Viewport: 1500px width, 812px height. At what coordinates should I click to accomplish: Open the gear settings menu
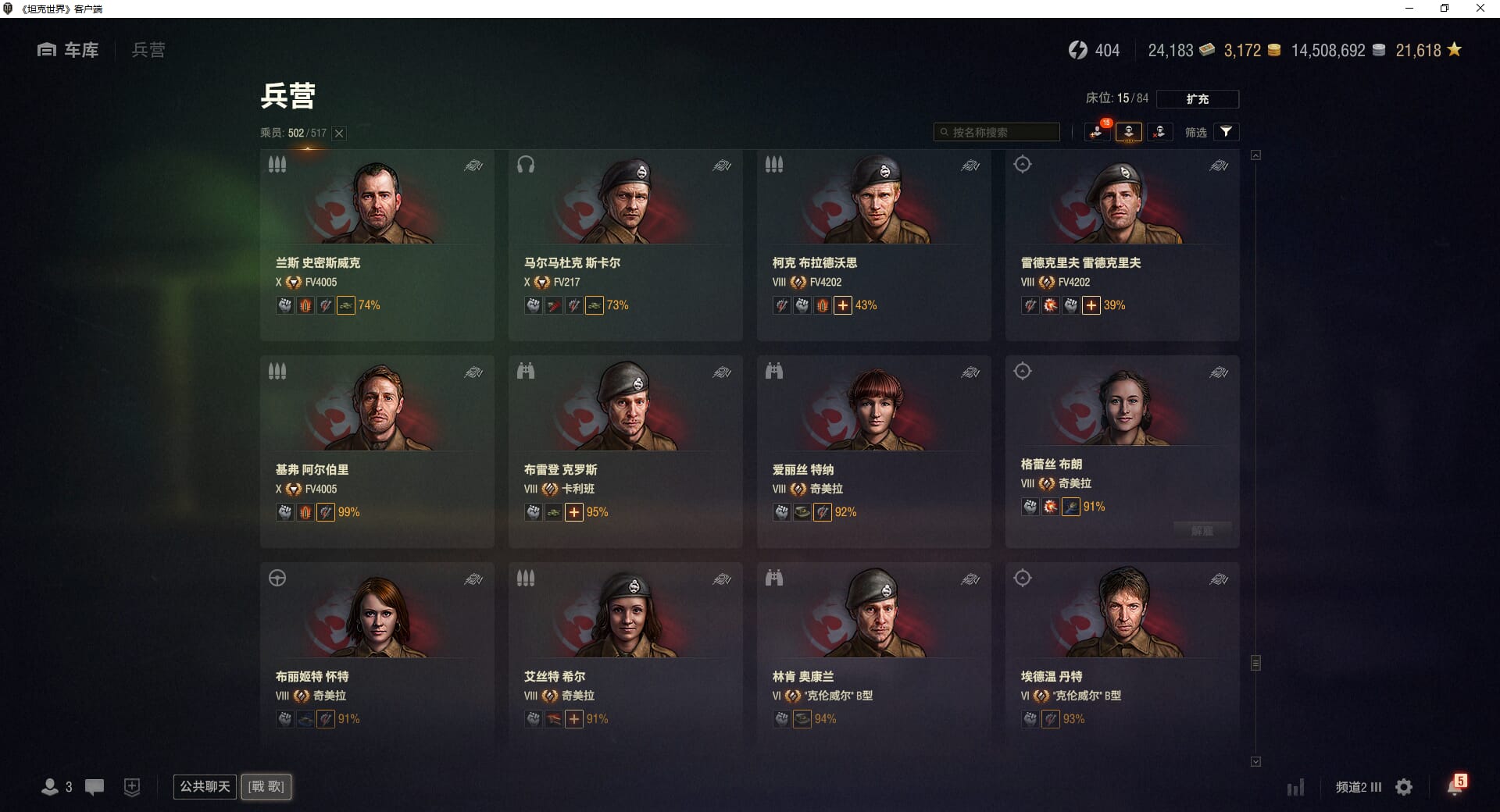pos(1404,787)
